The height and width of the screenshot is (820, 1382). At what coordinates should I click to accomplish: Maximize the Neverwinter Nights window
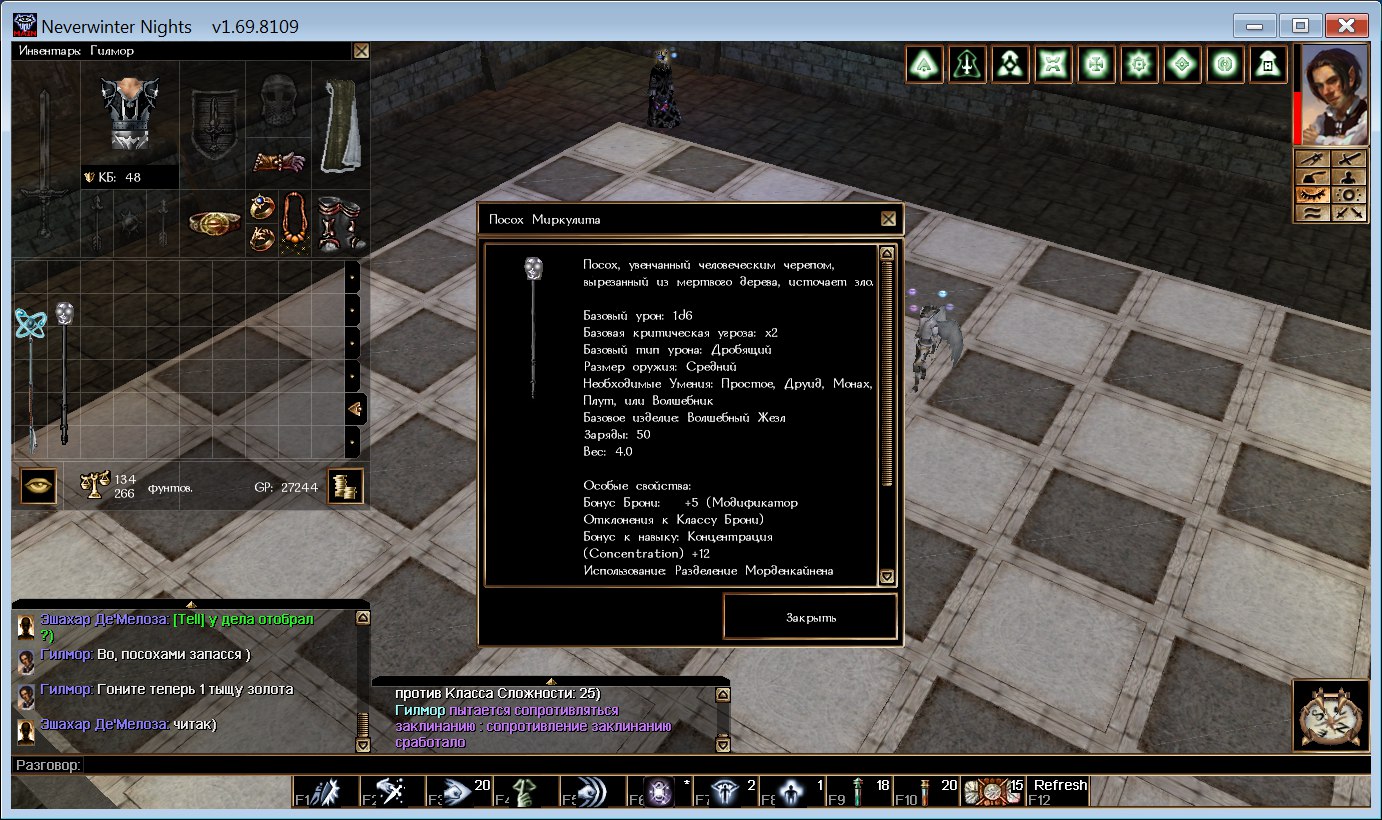click(x=1301, y=26)
